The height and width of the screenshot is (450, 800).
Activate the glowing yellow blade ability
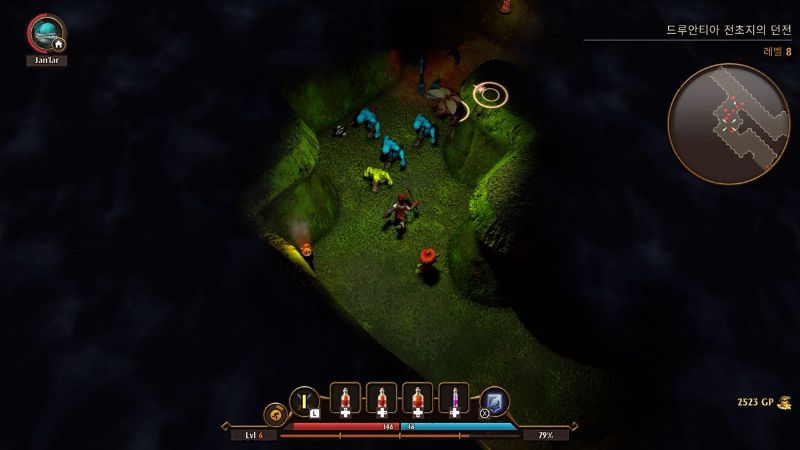[x=304, y=400]
